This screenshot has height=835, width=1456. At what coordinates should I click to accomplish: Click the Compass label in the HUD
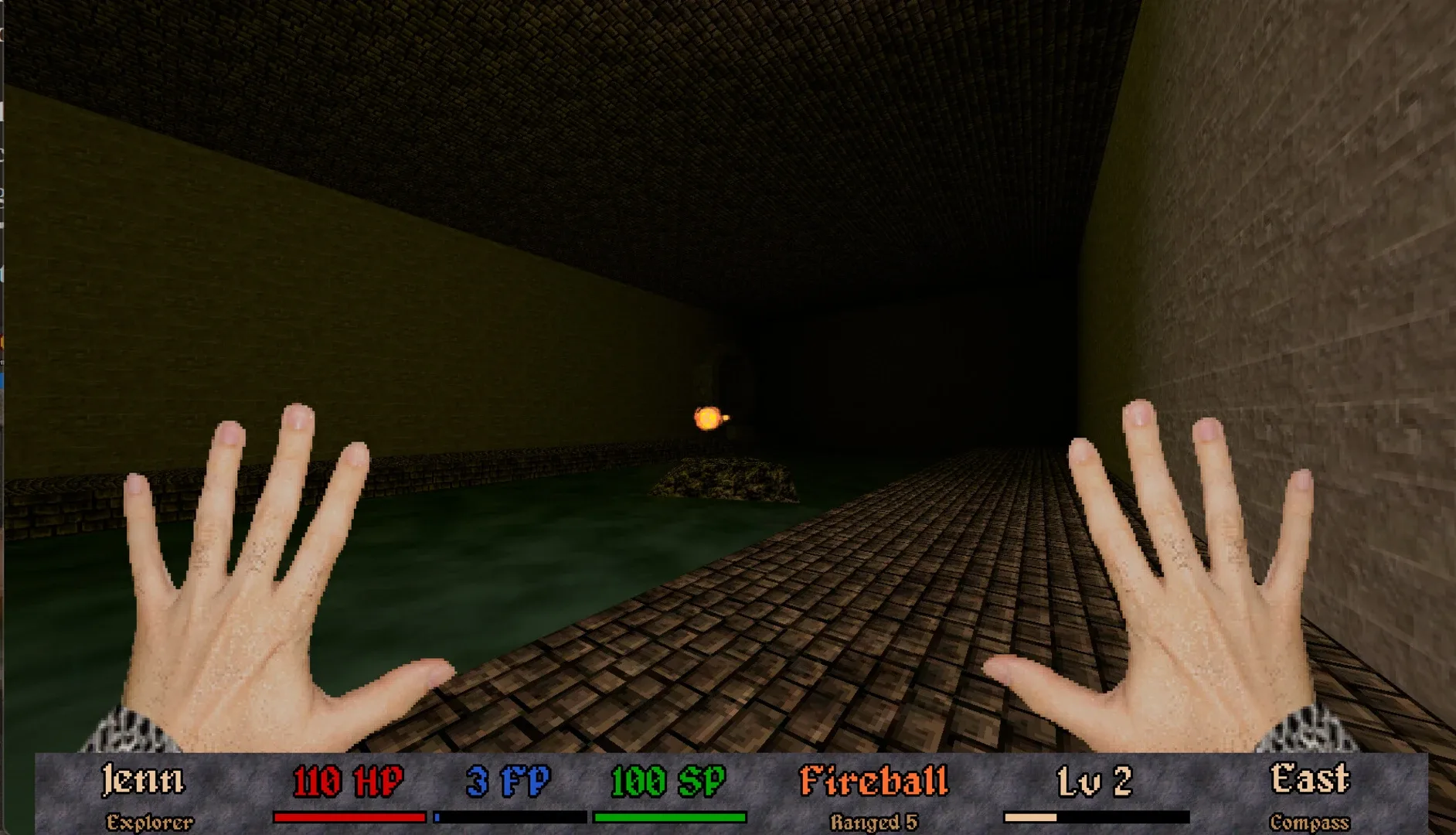1309,821
